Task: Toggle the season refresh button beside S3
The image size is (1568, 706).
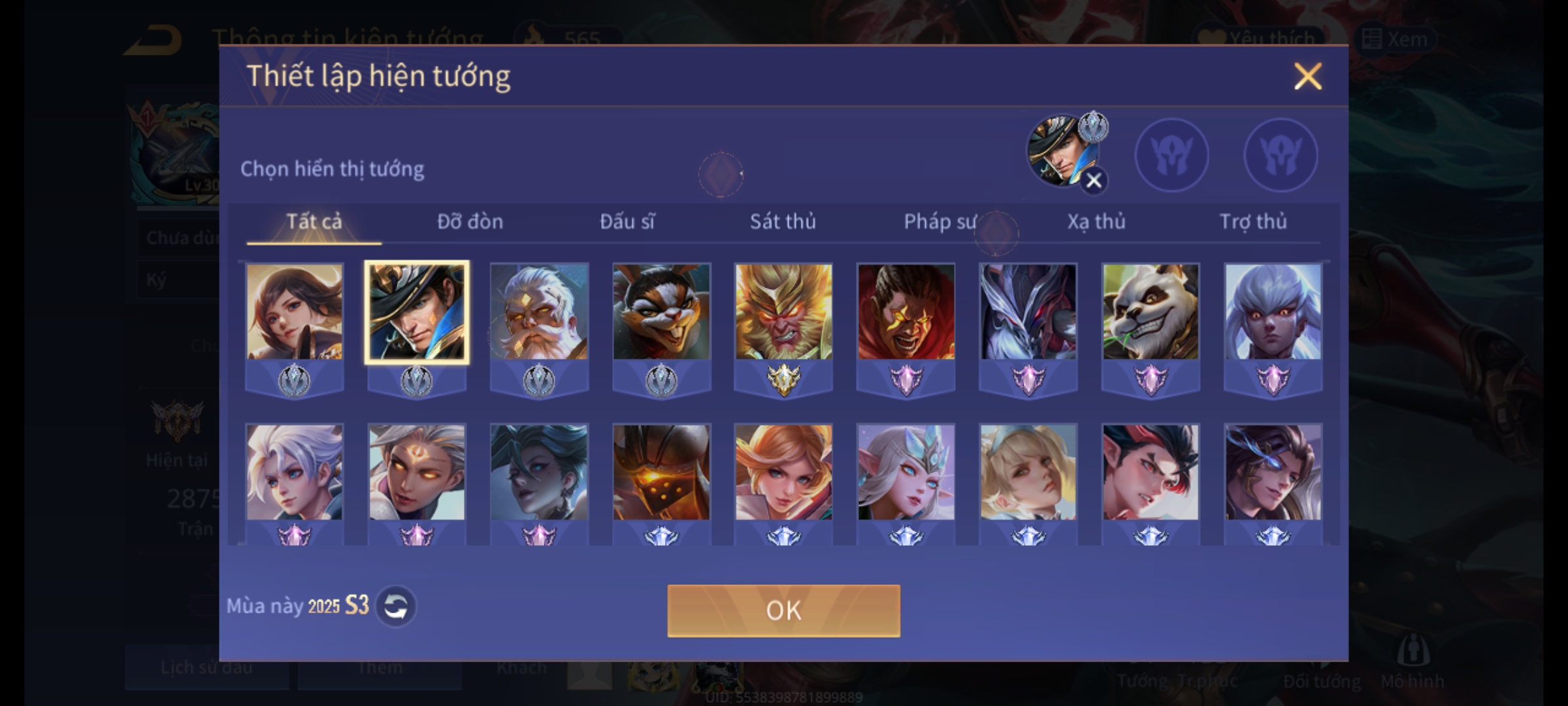Action: [396, 607]
